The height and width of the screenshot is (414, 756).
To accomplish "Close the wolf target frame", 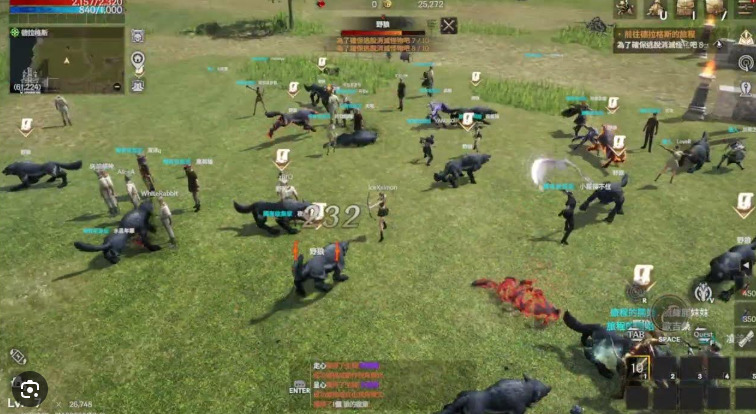I will [x=448, y=26].
